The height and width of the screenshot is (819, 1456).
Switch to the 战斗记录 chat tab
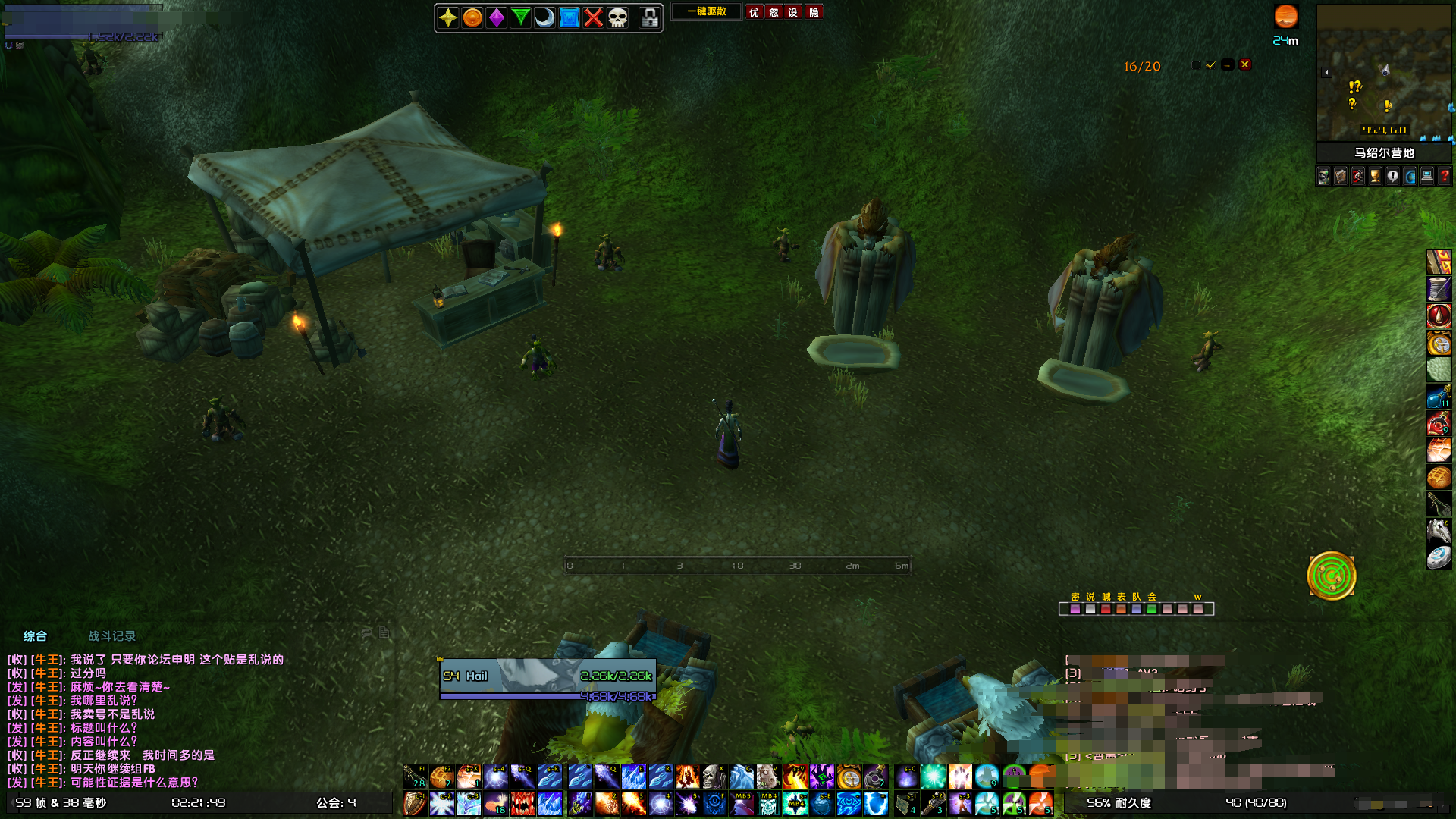pyautogui.click(x=111, y=636)
